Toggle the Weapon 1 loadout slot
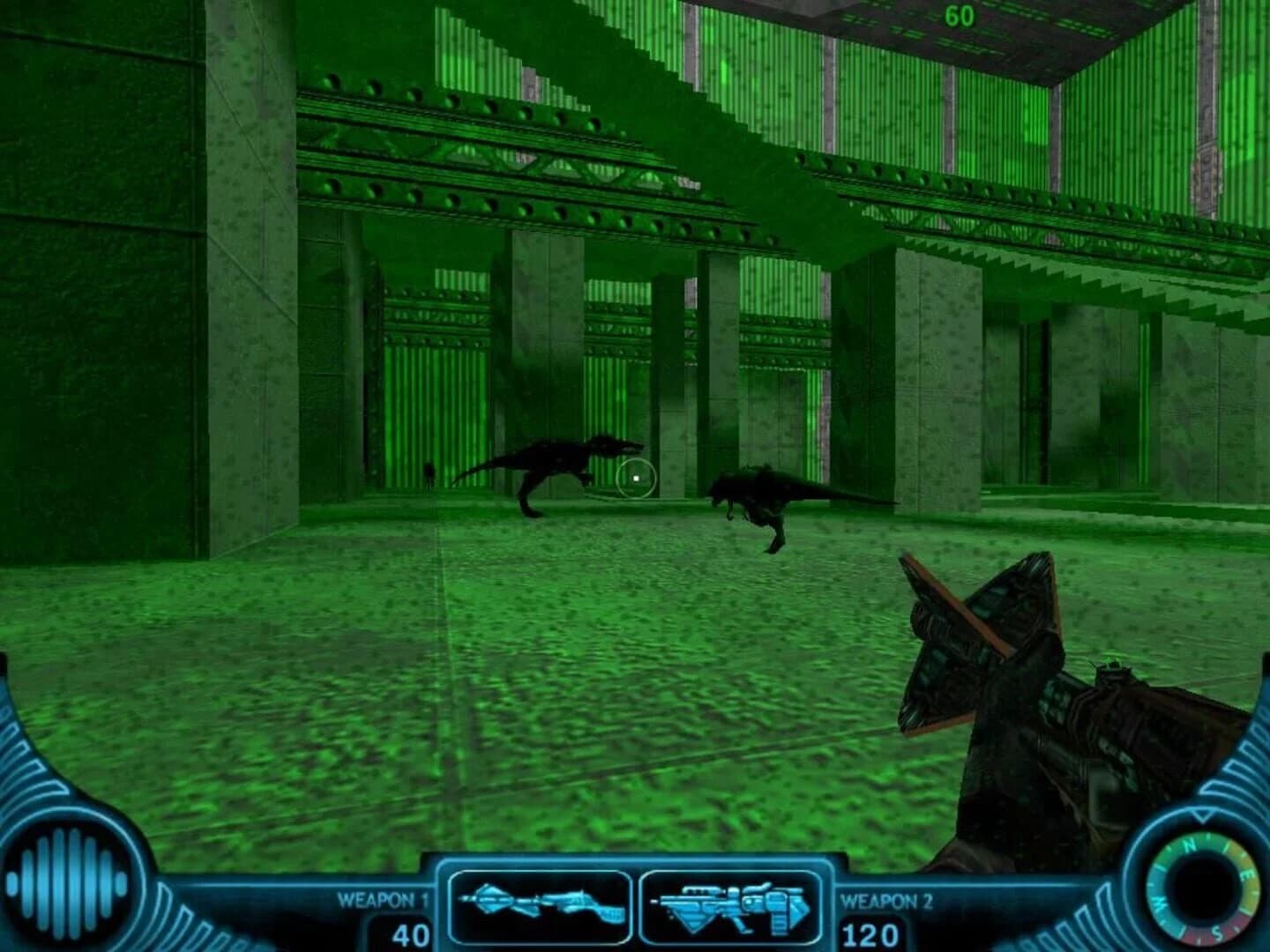 pos(541,908)
